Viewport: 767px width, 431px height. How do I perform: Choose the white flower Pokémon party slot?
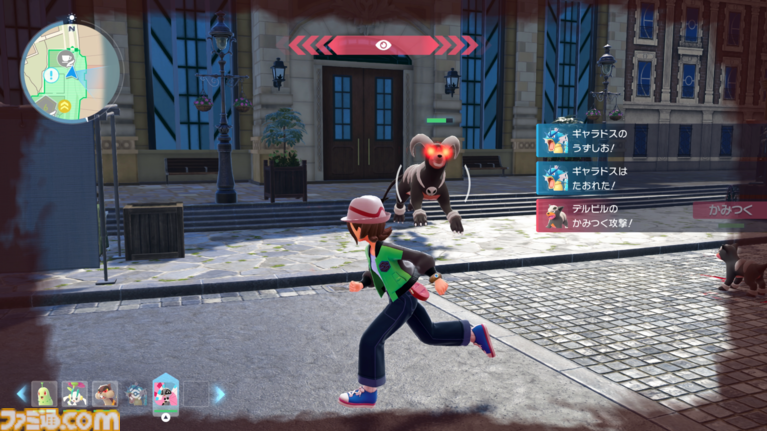[73, 394]
